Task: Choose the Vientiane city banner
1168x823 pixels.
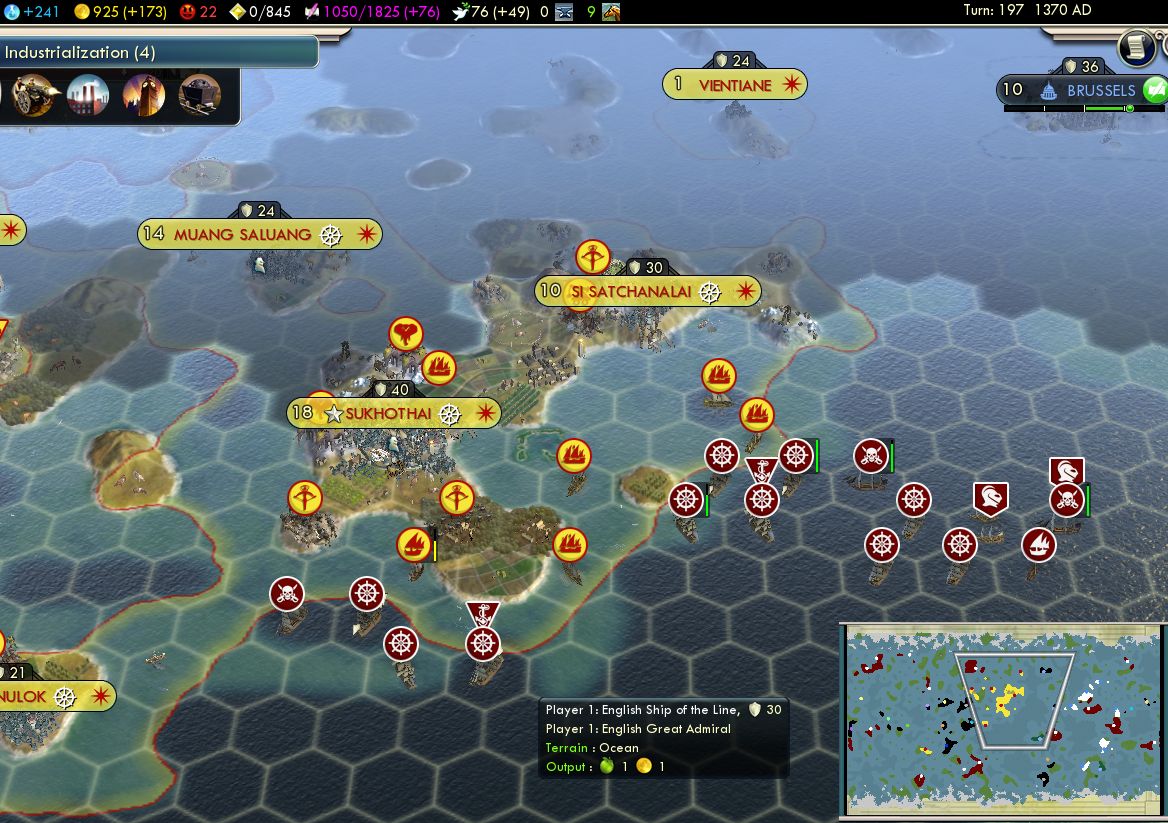Action: pos(735,85)
